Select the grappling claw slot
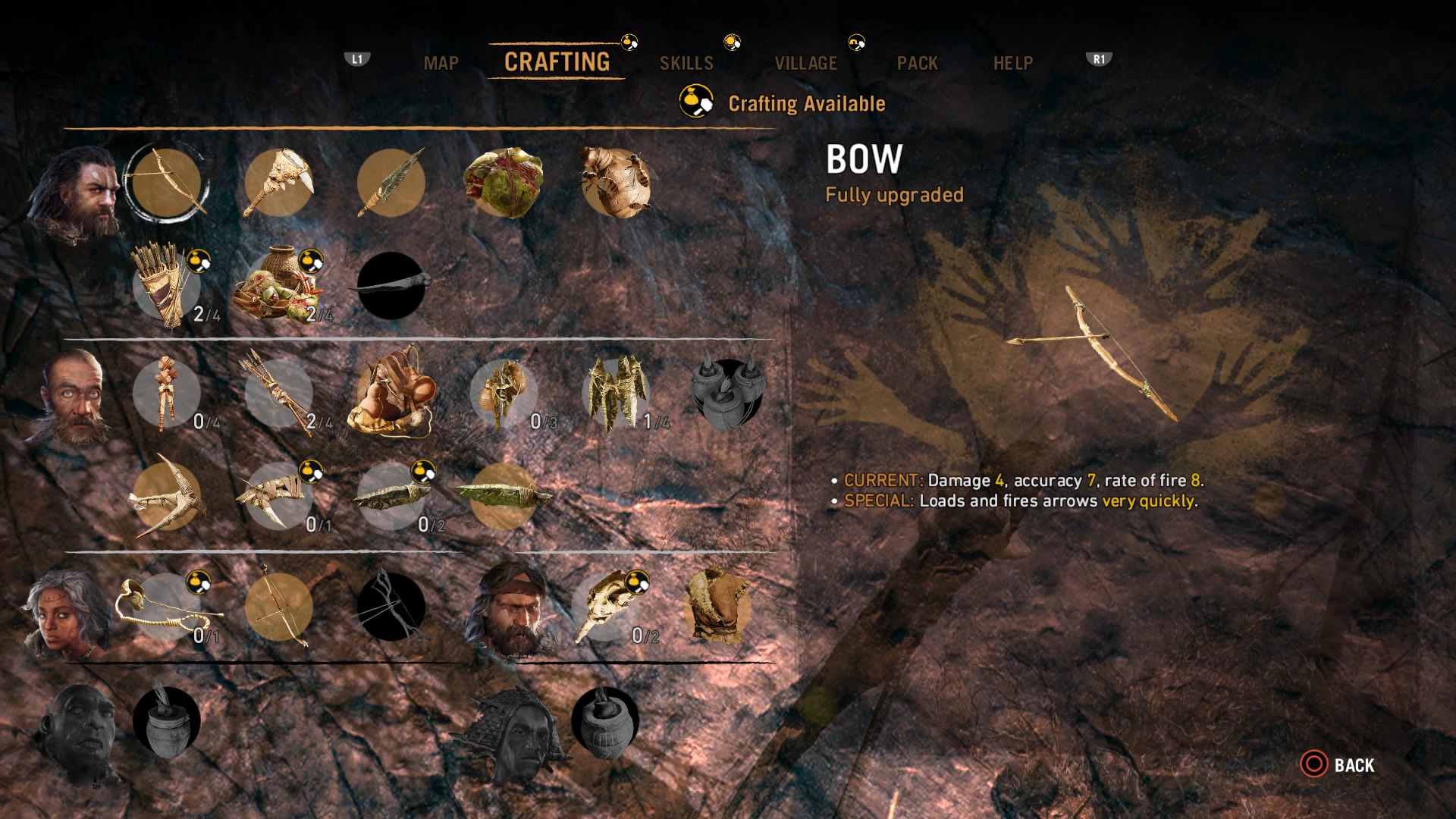This screenshot has height=819, width=1456. 166,497
